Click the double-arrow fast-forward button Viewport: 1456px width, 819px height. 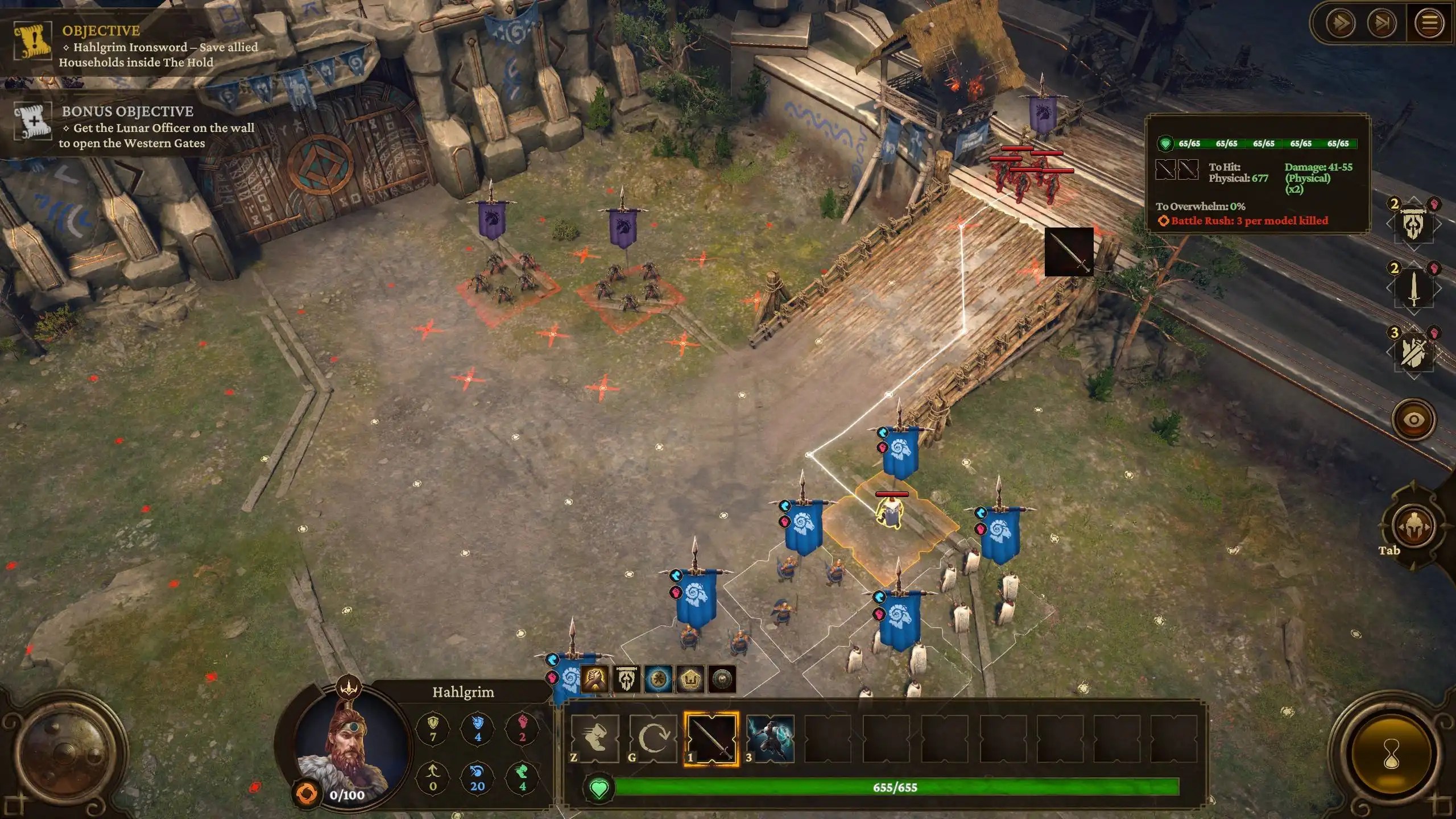pyautogui.click(x=1341, y=23)
